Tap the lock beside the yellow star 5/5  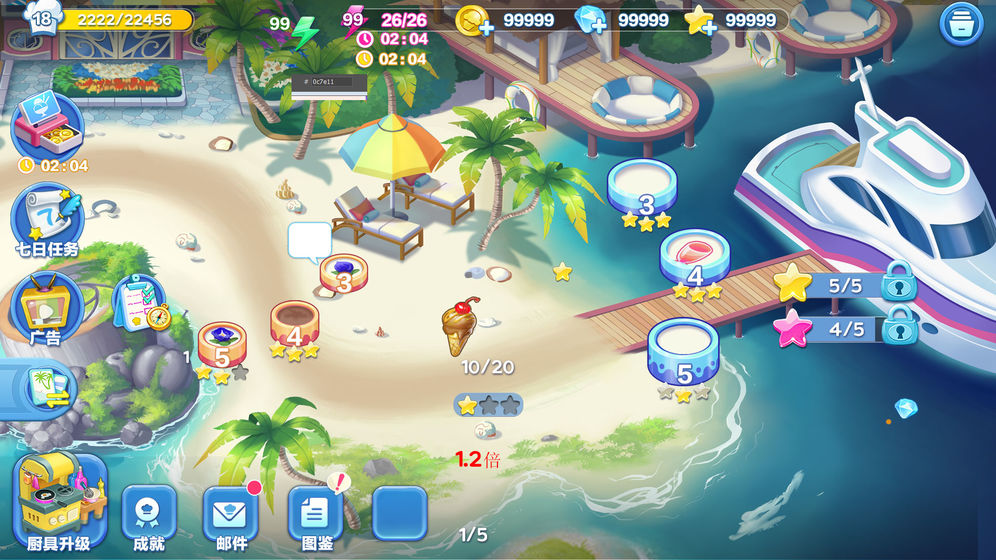pyautogui.click(x=899, y=282)
